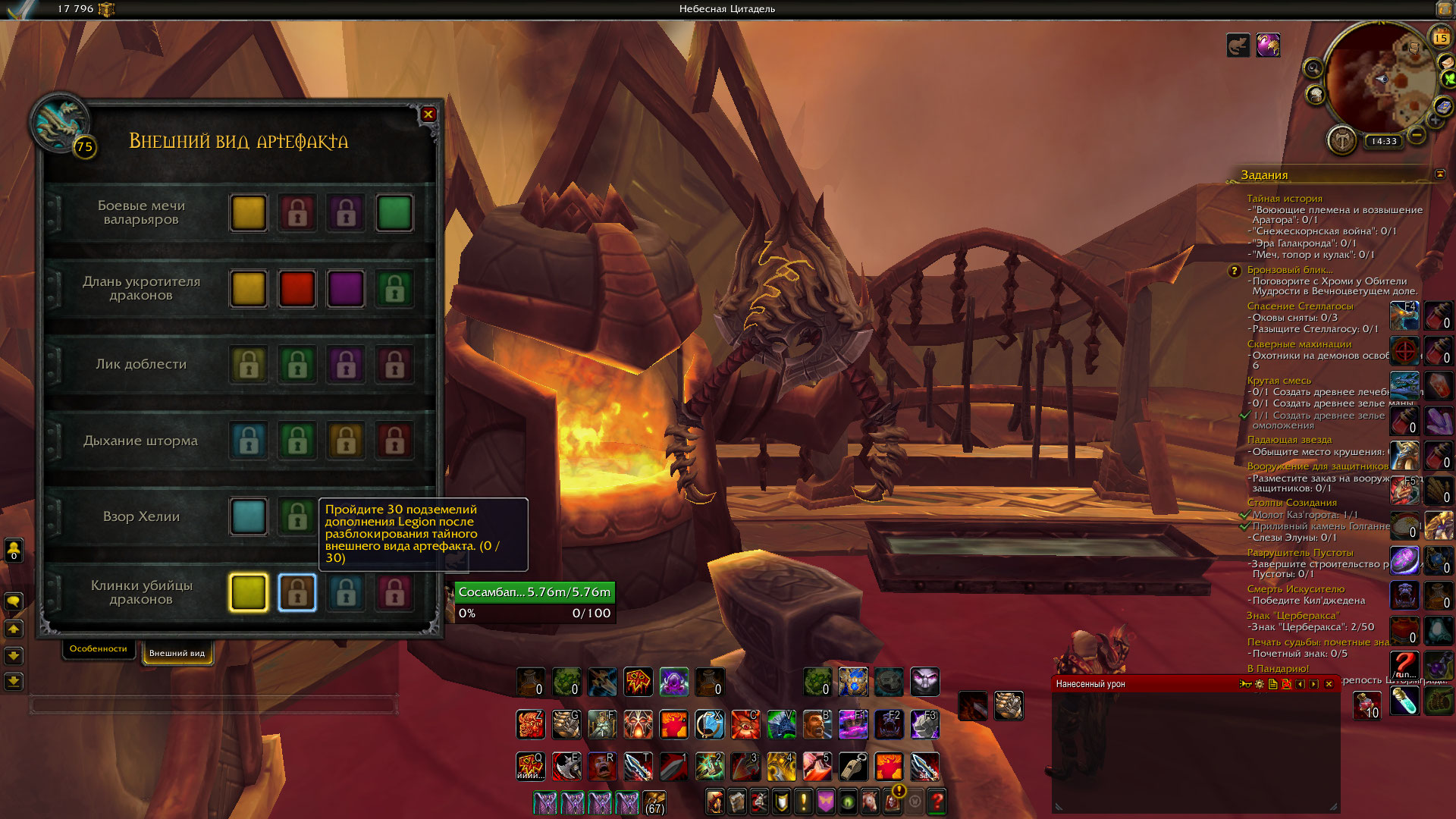Choose the yellow swatch for Клинки убийцы драконов
The height and width of the screenshot is (819, 1456).
point(249,592)
